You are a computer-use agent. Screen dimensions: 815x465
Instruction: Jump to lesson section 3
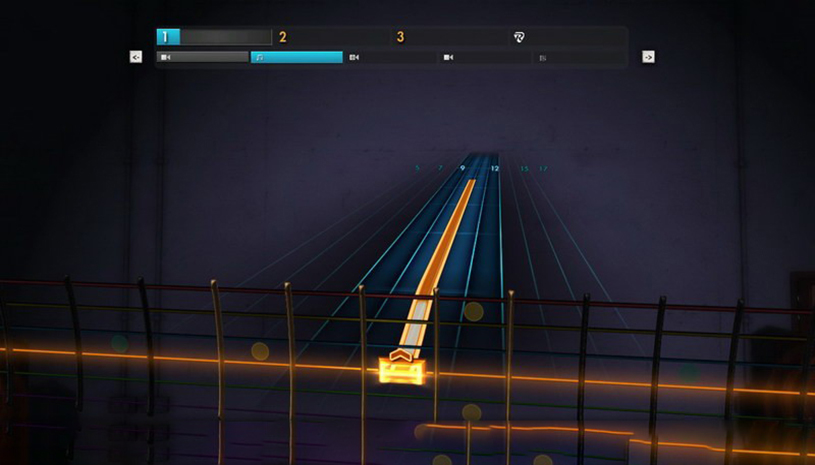click(400, 37)
